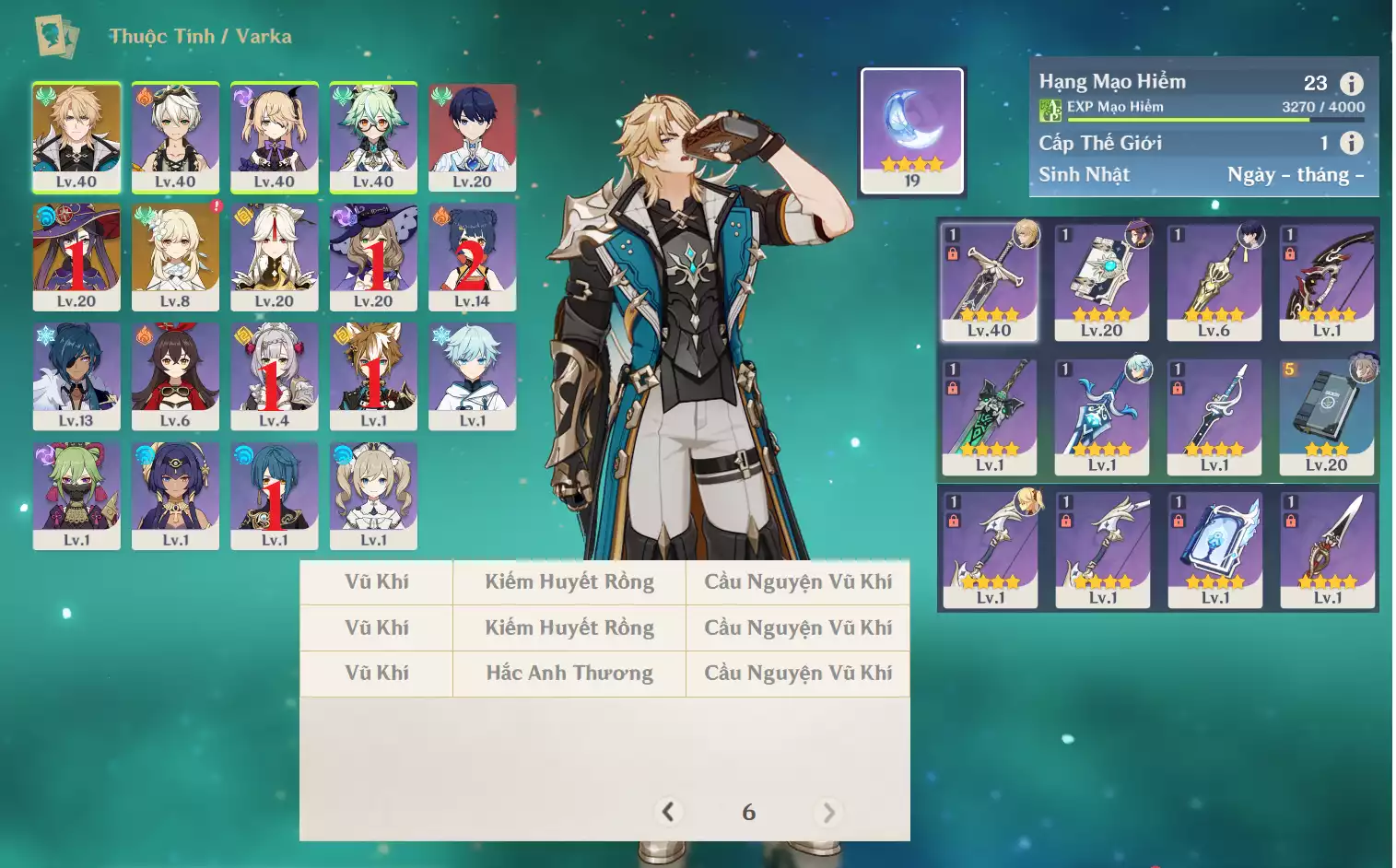Go to the next wish history page
This screenshot has height=868, width=1396.
[828, 812]
